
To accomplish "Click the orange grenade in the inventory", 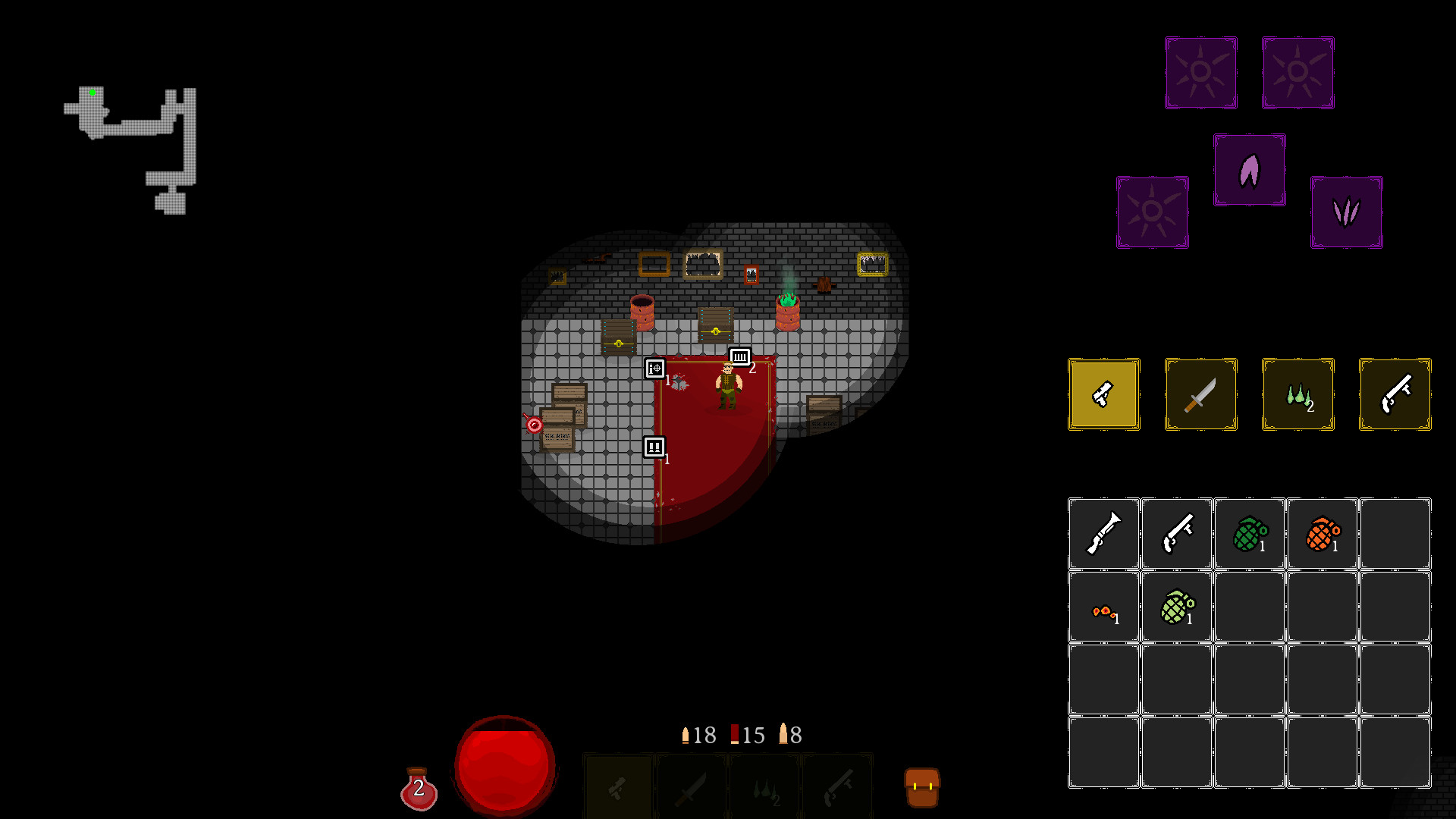I will point(1322,532).
